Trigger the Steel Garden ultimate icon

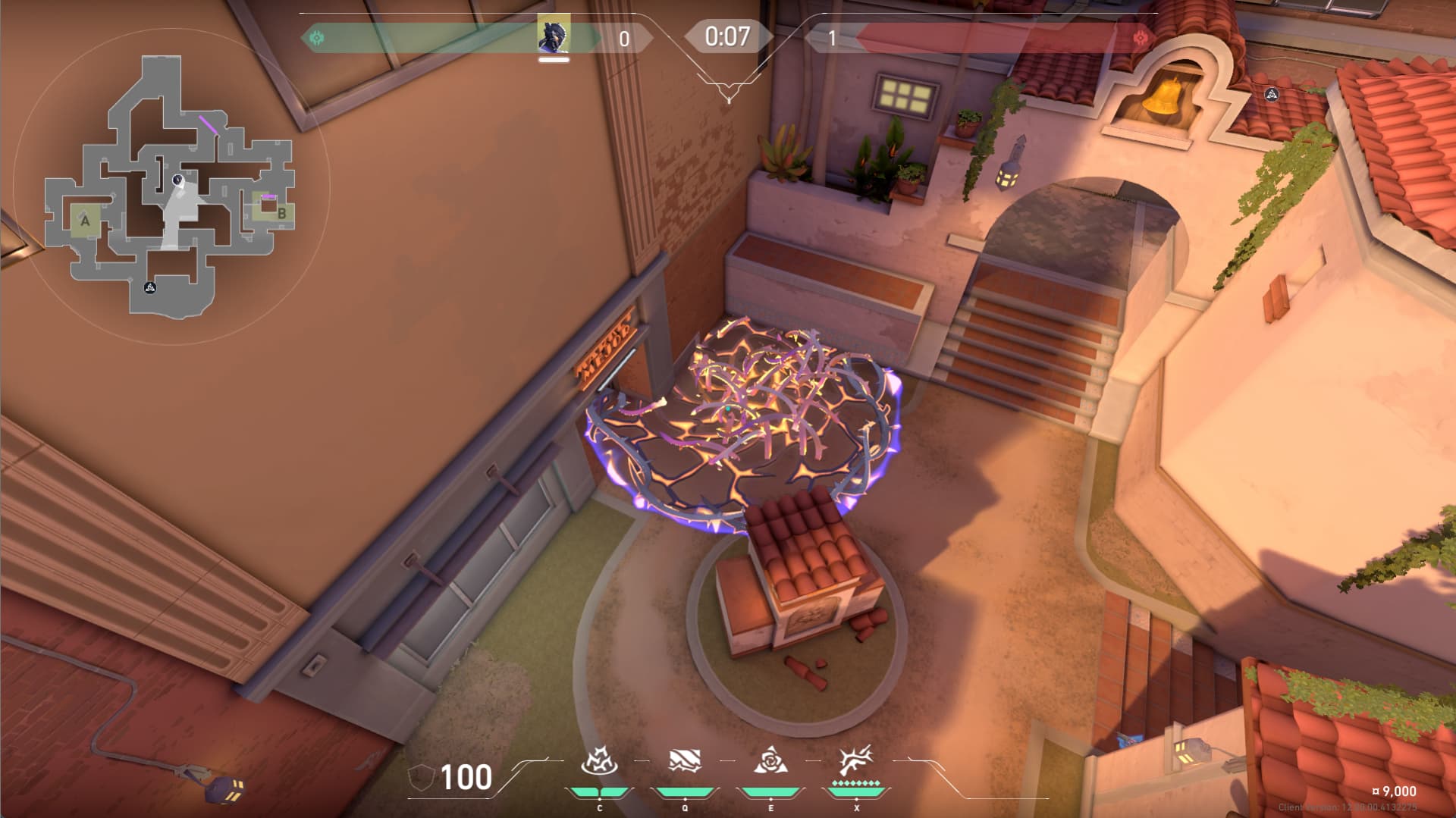856,761
